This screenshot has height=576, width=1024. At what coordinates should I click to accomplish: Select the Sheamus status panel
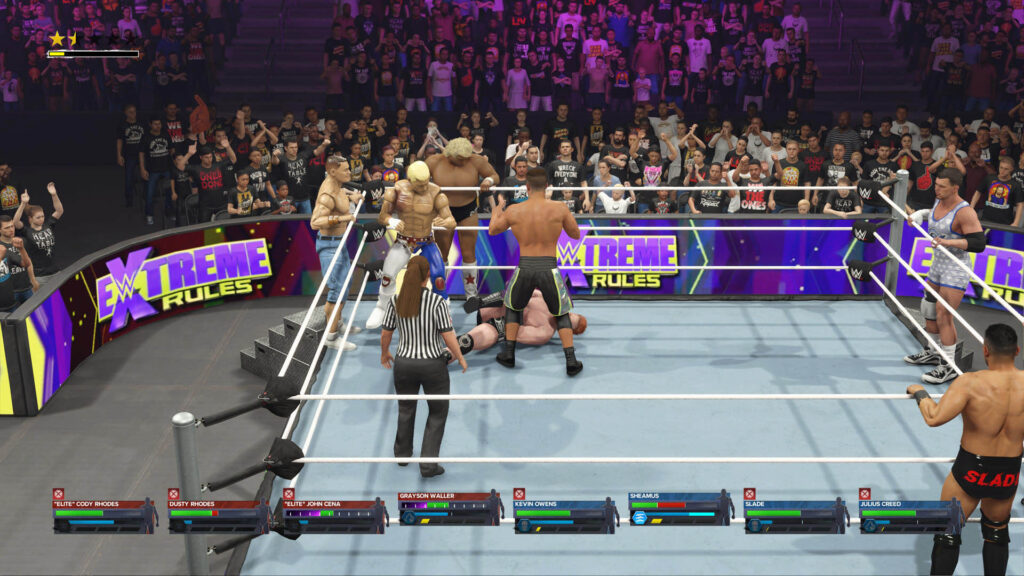(680, 511)
